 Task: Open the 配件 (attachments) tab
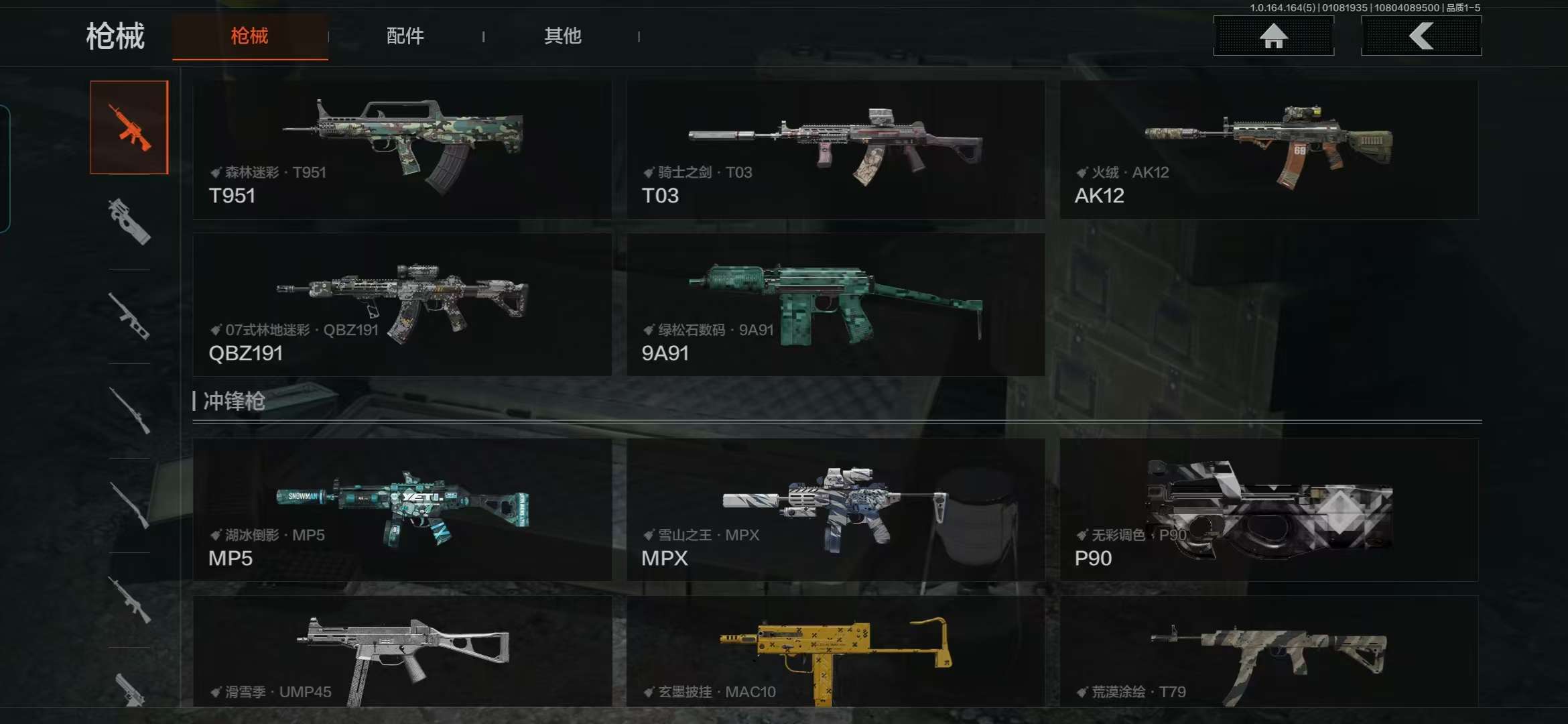[x=405, y=36]
